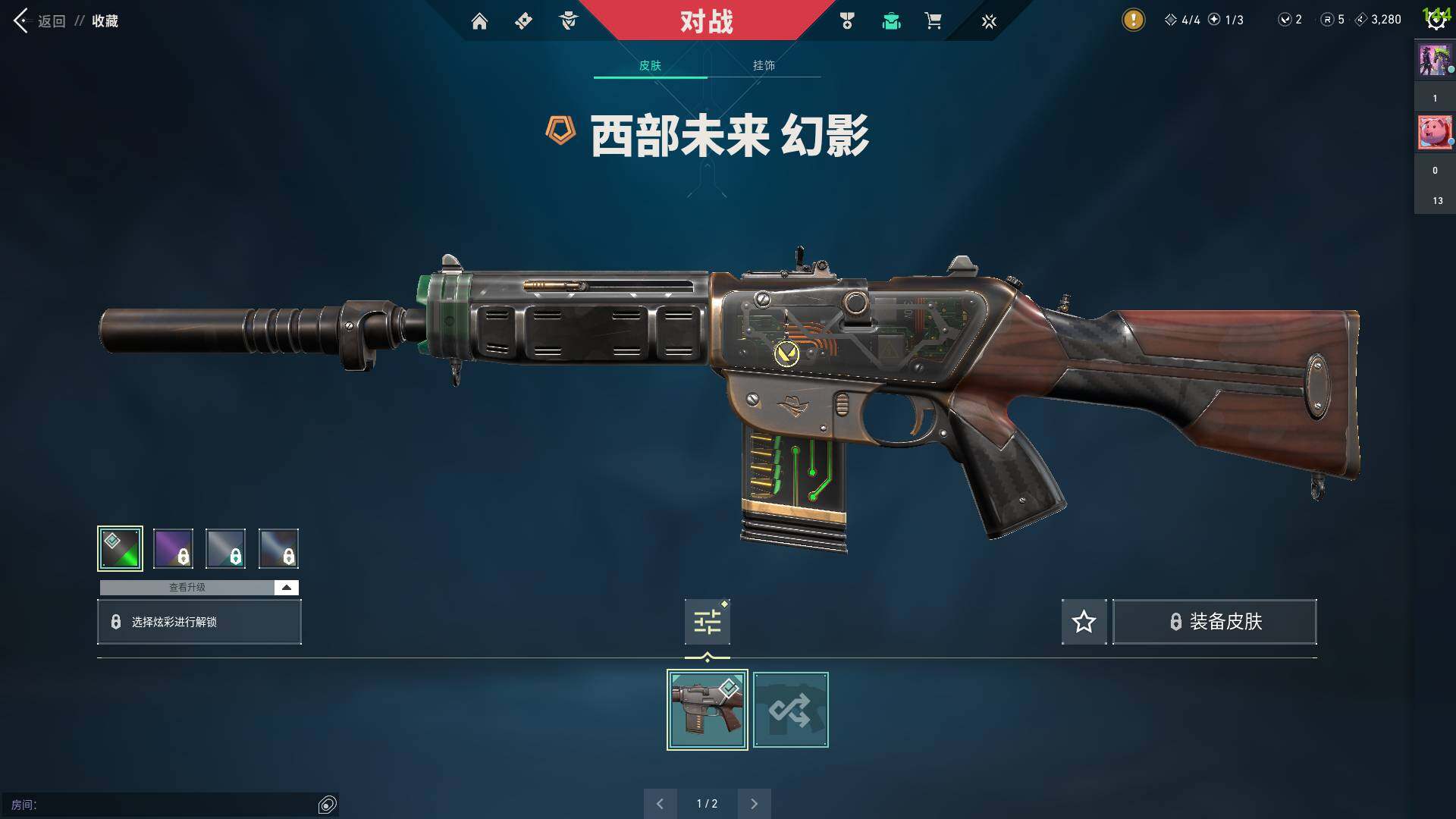Go to the next skin page
This screenshot has height=819, width=1456.
coord(754,804)
